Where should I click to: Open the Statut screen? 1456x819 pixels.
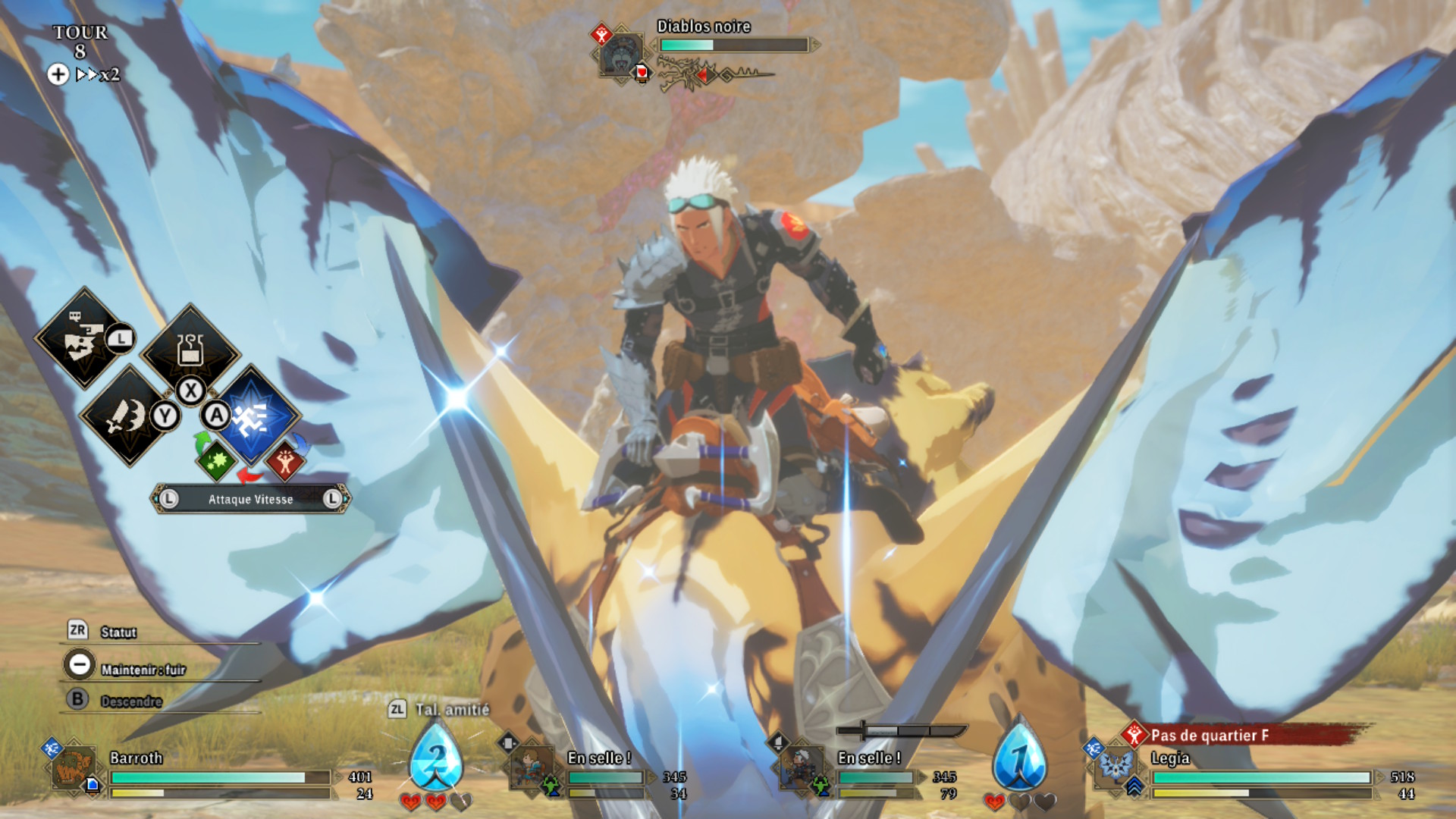pos(118,632)
